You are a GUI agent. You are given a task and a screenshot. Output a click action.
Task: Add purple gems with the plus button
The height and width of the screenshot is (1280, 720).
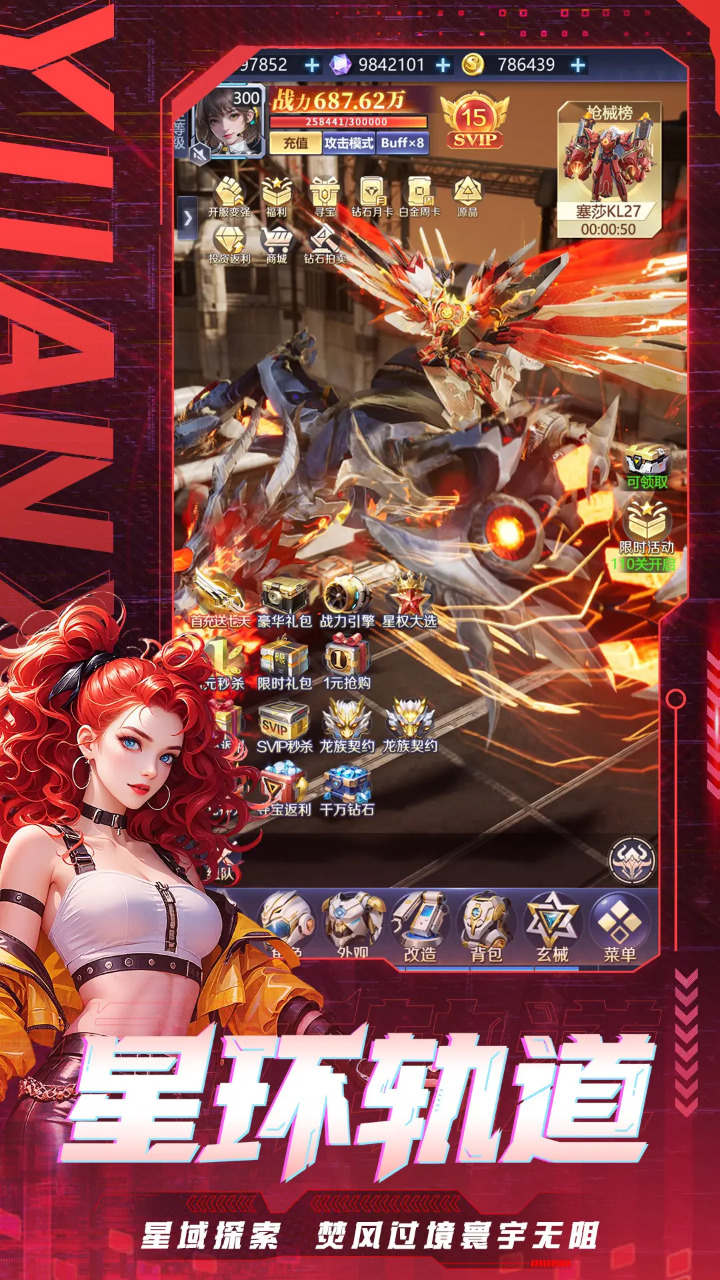(x=443, y=65)
